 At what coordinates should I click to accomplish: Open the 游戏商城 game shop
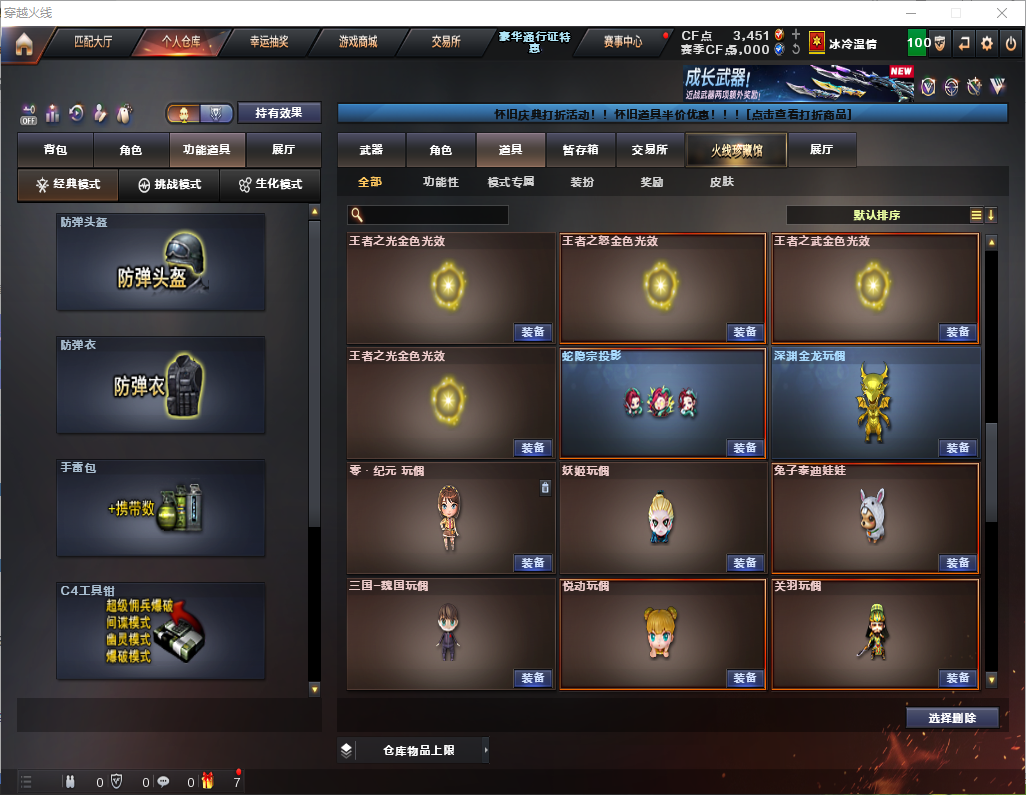(357, 42)
